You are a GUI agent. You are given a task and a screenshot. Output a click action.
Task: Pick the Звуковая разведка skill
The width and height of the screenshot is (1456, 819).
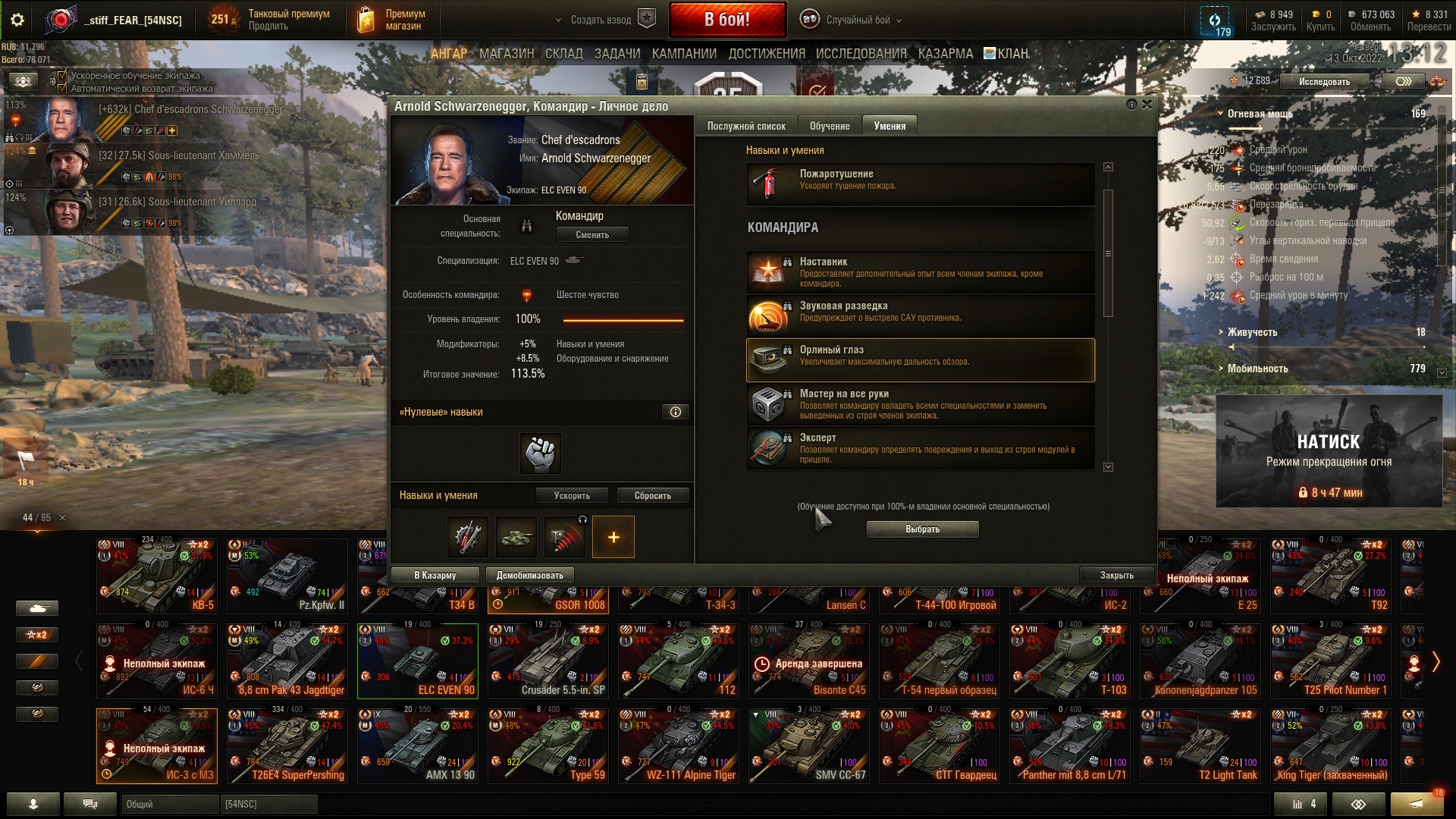[x=920, y=315]
